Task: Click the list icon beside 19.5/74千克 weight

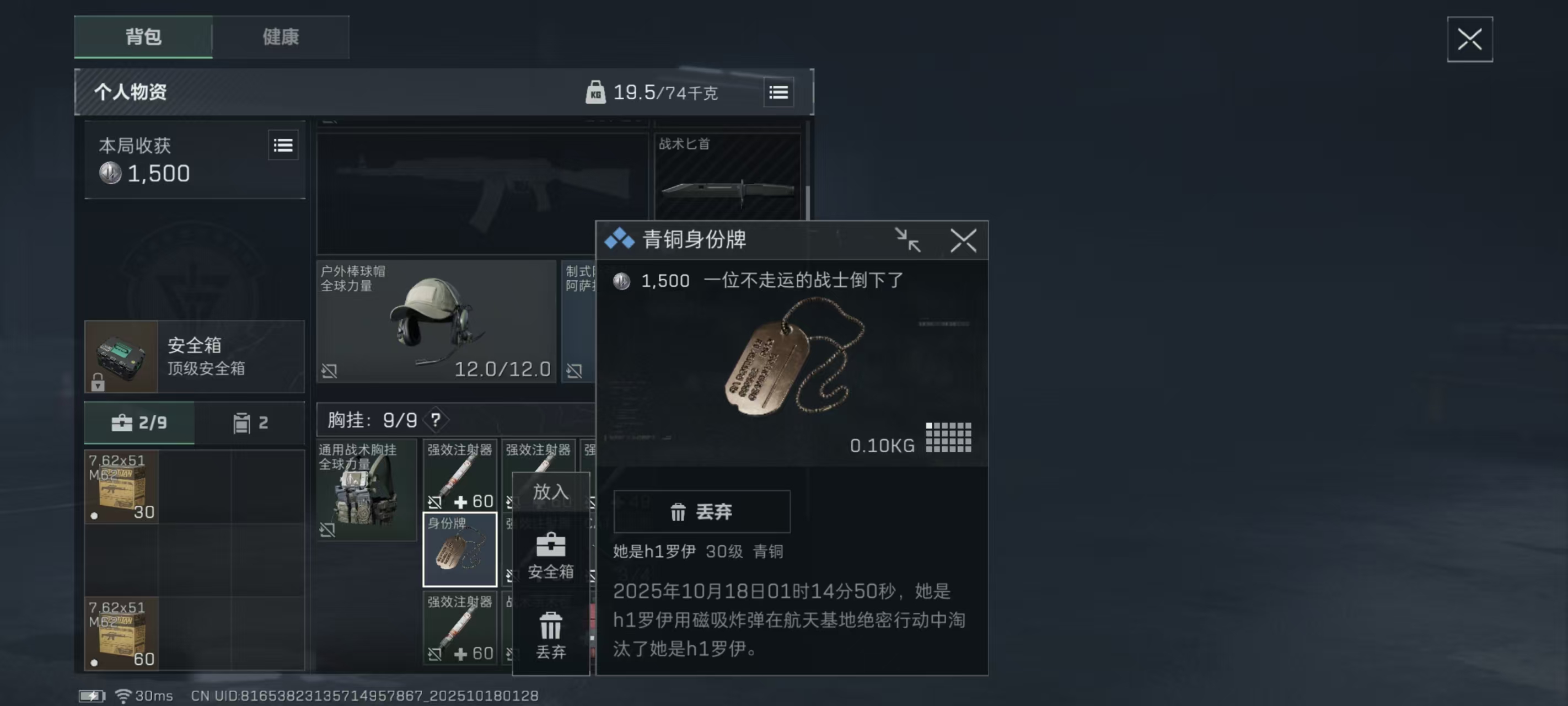Action: click(x=779, y=93)
